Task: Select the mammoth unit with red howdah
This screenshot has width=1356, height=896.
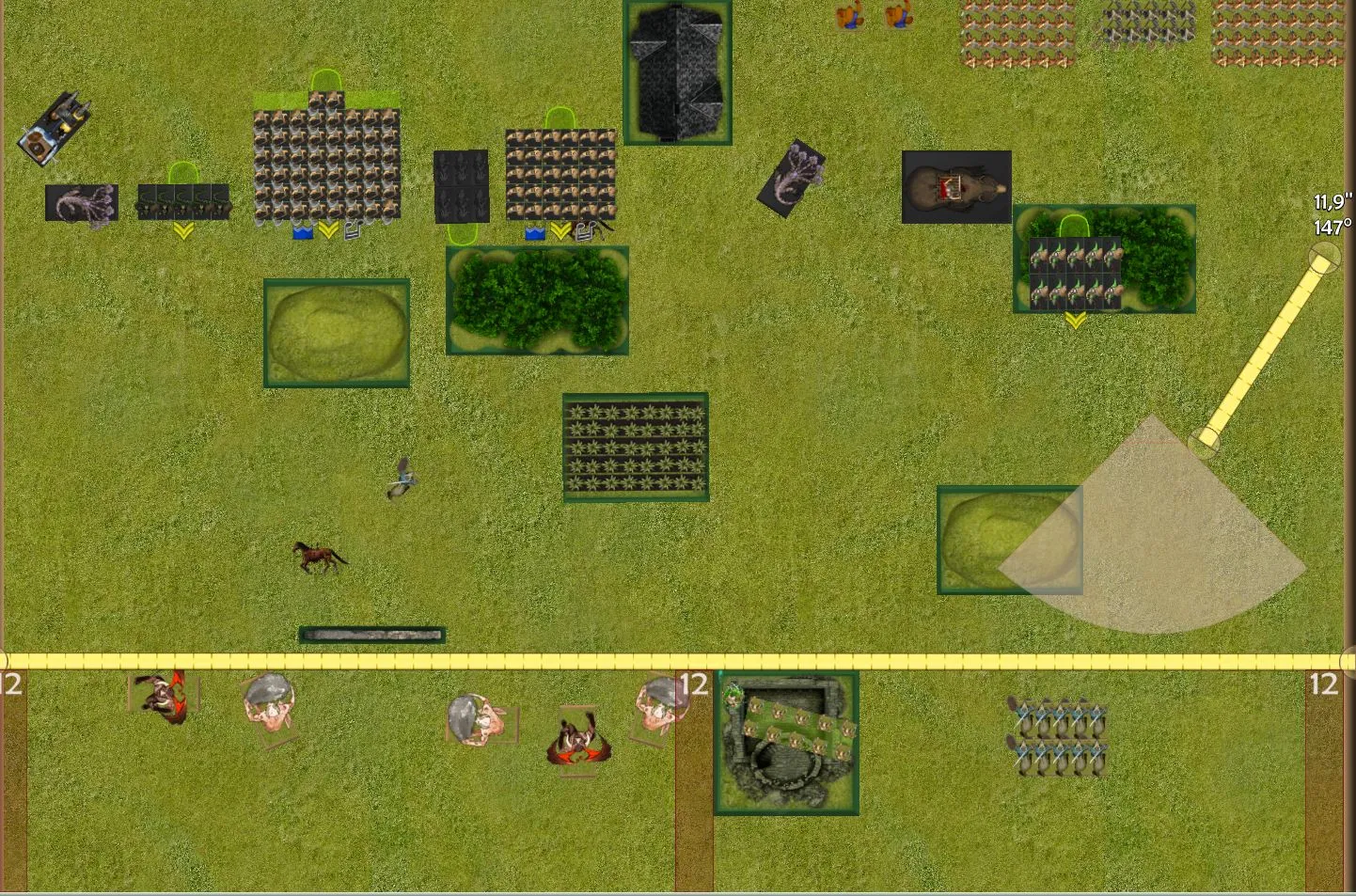Action: (956, 187)
